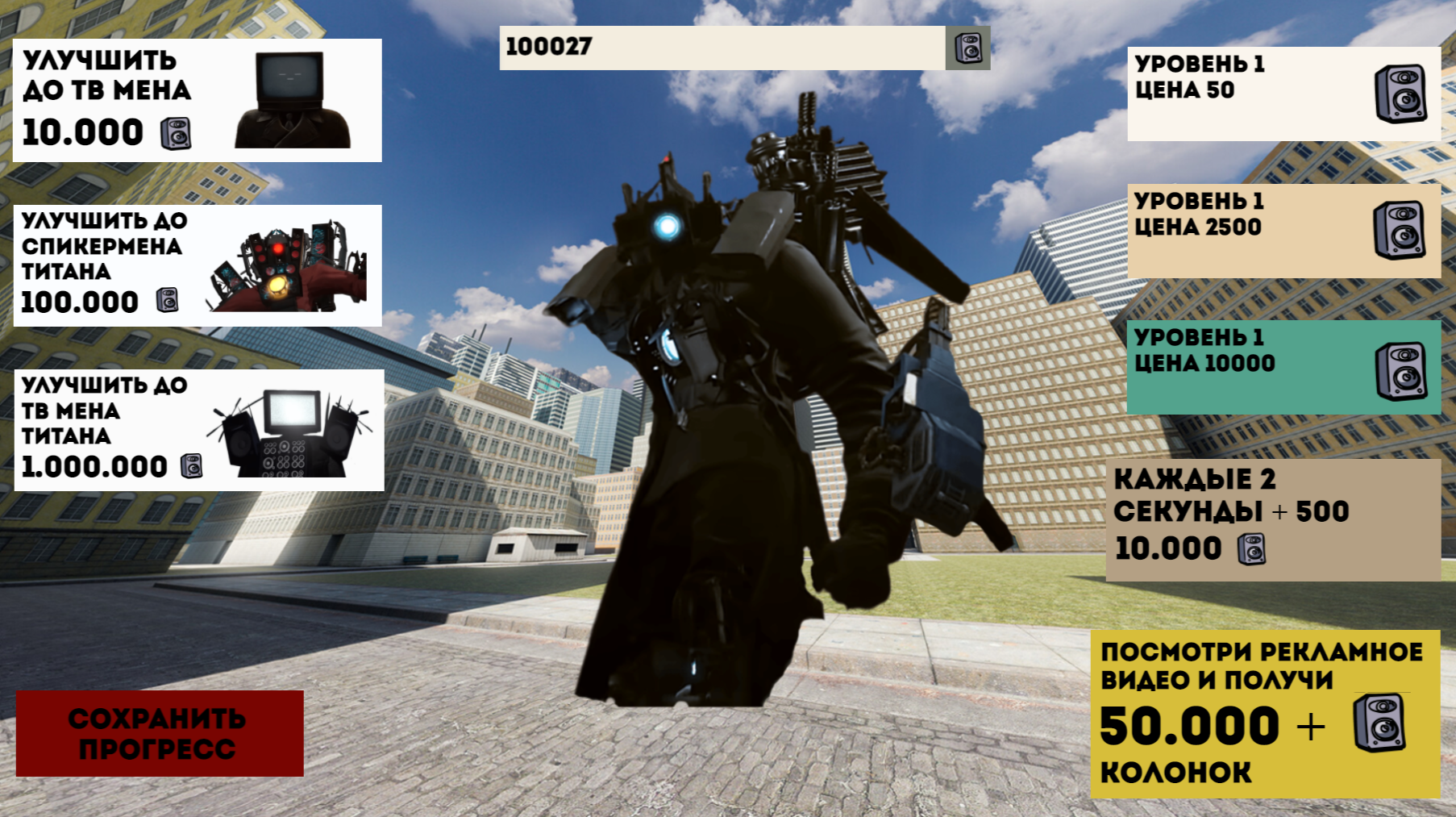Click the double speaker icon on the ЦЕНА 2500 panel

pyautogui.click(x=1400, y=231)
